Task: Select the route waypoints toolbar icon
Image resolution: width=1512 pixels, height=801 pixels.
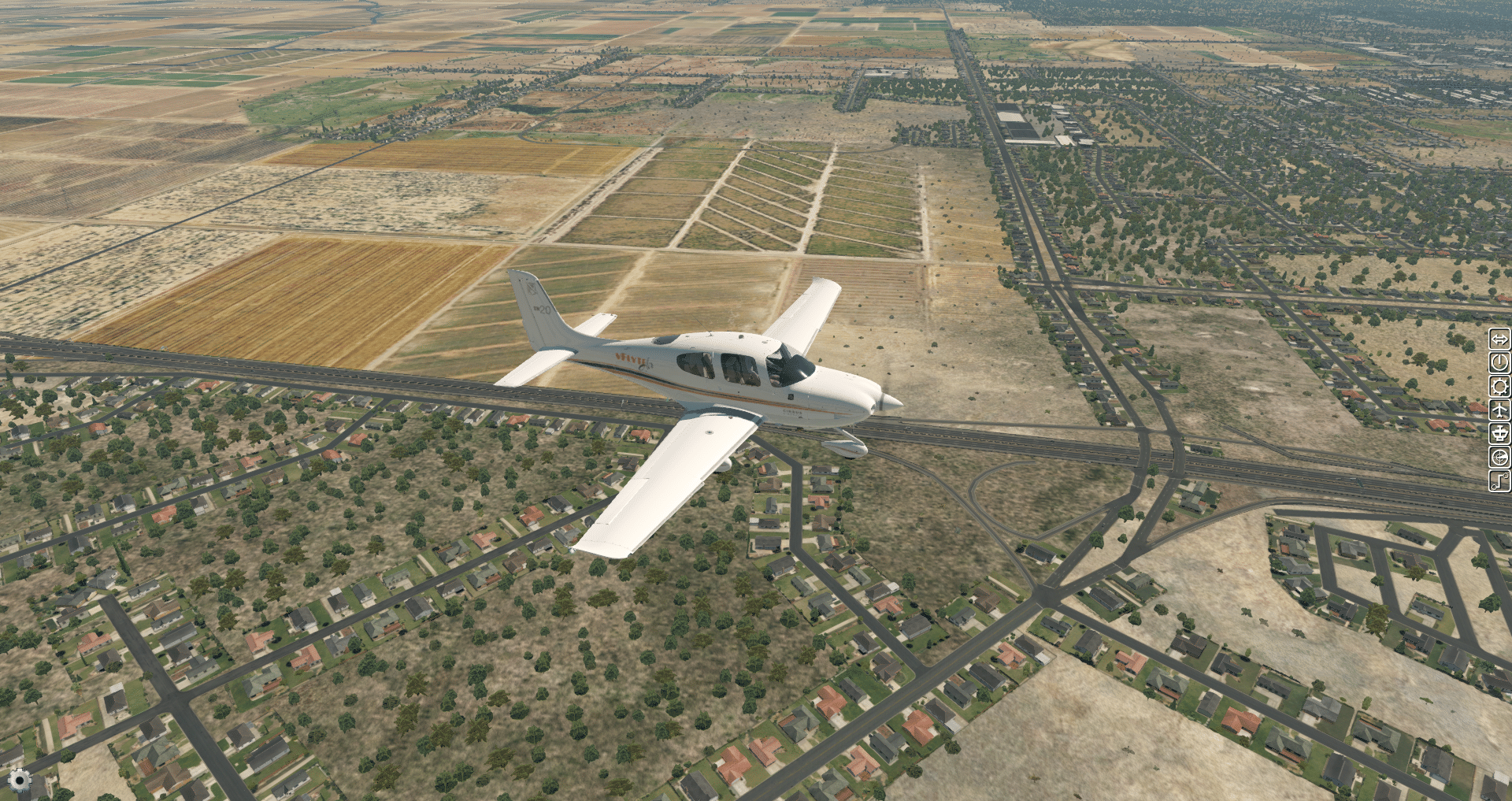Action: tap(1499, 480)
